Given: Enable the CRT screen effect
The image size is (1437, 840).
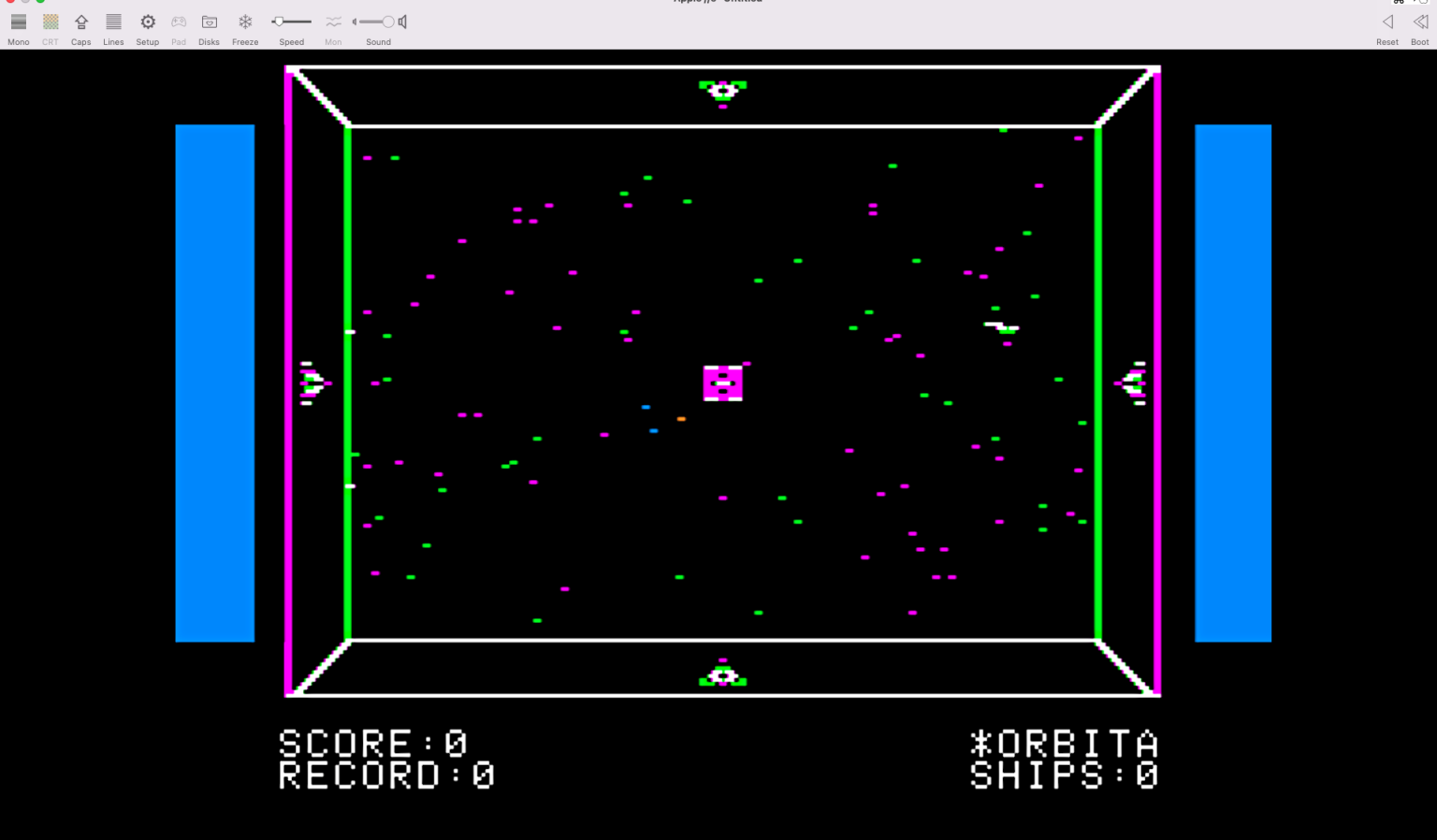Looking at the screenshot, I should pos(50,22).
